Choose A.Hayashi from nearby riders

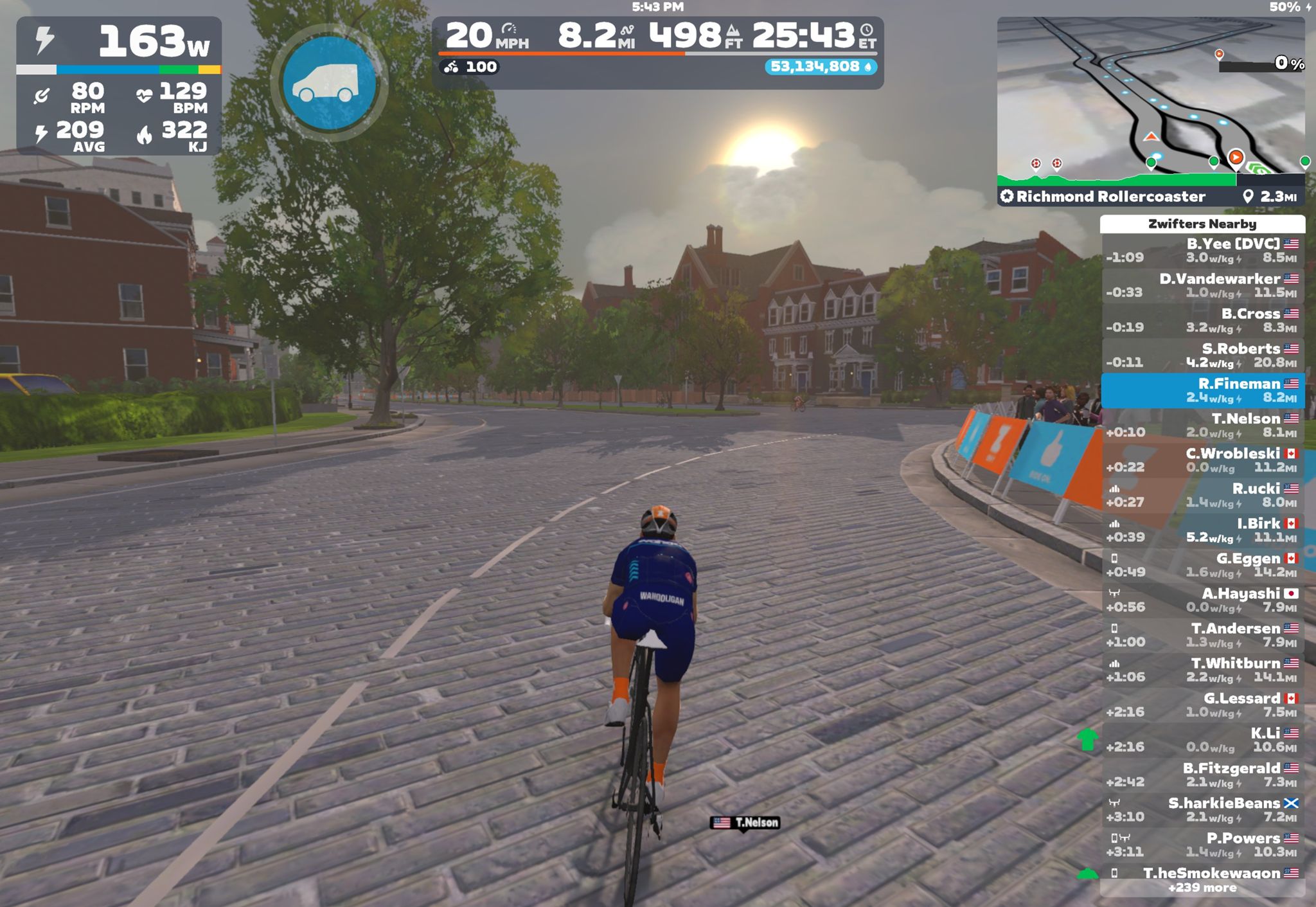[1203, 600]
